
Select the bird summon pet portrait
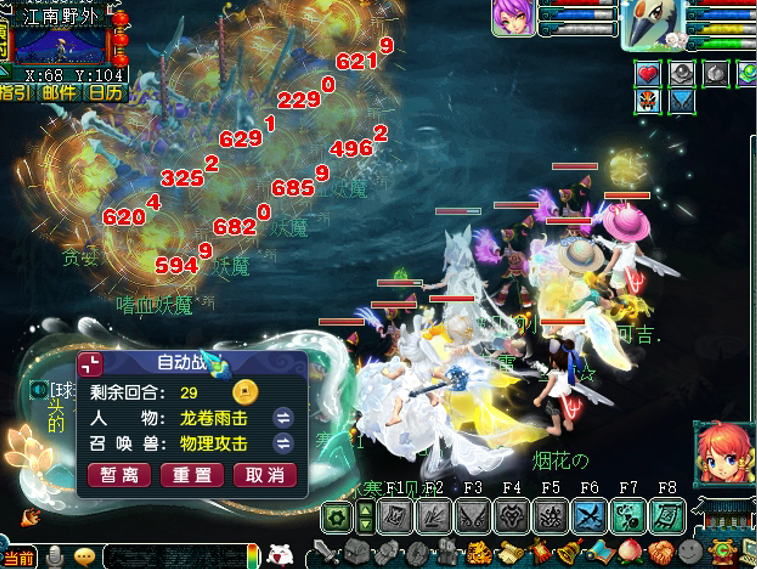coord(650,22)
